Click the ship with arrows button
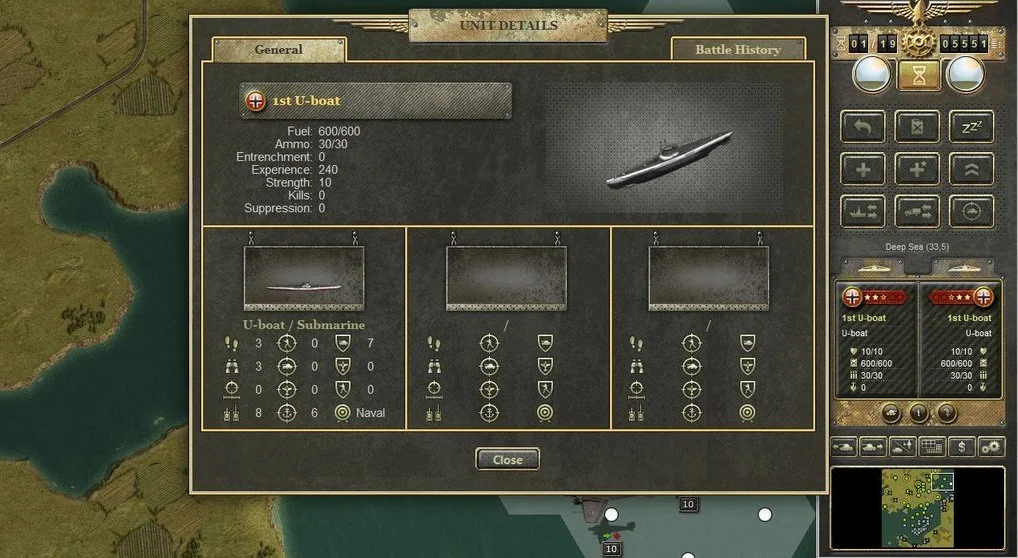This screenshot has height=558, width=1018. 863,211
